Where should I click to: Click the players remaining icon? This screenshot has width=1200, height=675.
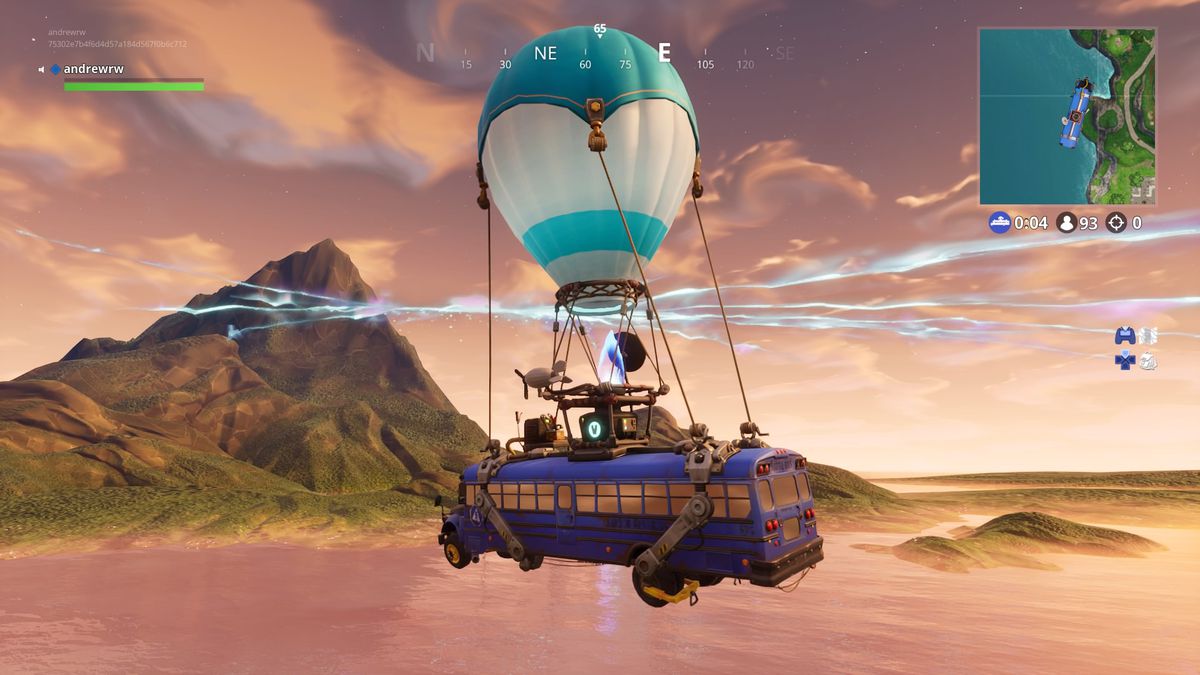(x=1066, y=222)
